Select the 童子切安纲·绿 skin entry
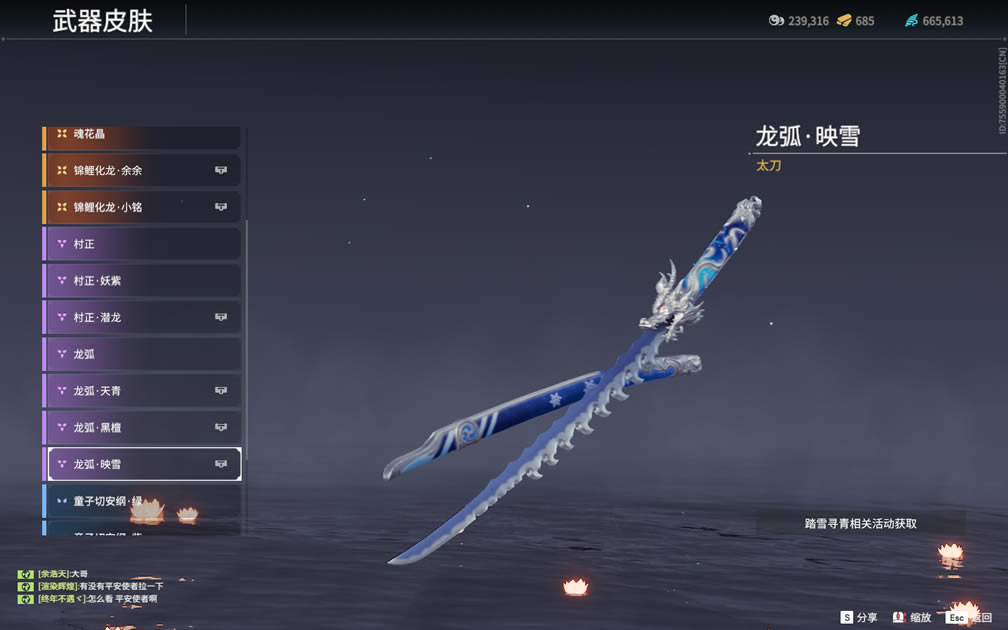This screenshot has width=1008, height=630. tap(142, 500)
